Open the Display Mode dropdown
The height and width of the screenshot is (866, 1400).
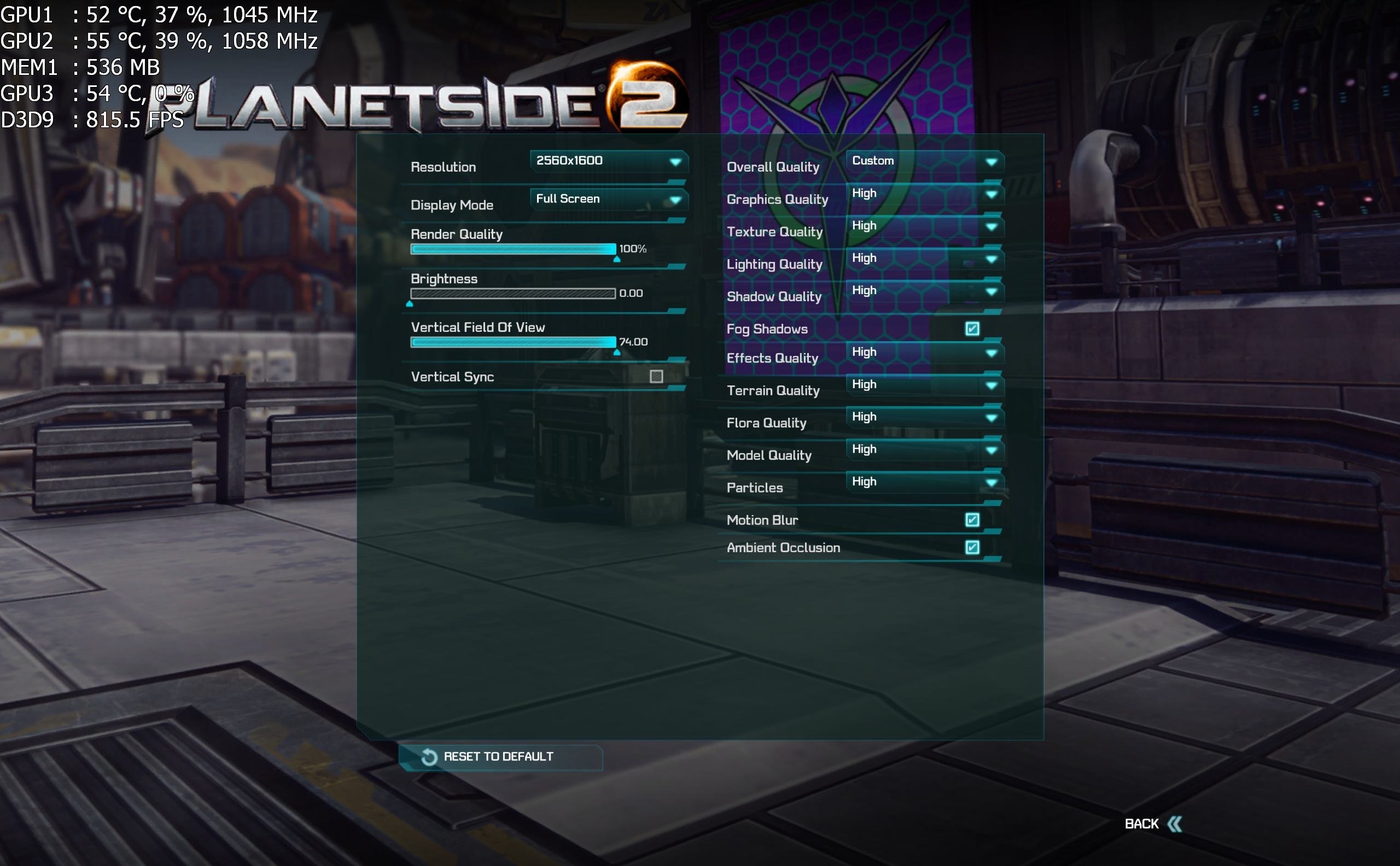click(608, 200)
